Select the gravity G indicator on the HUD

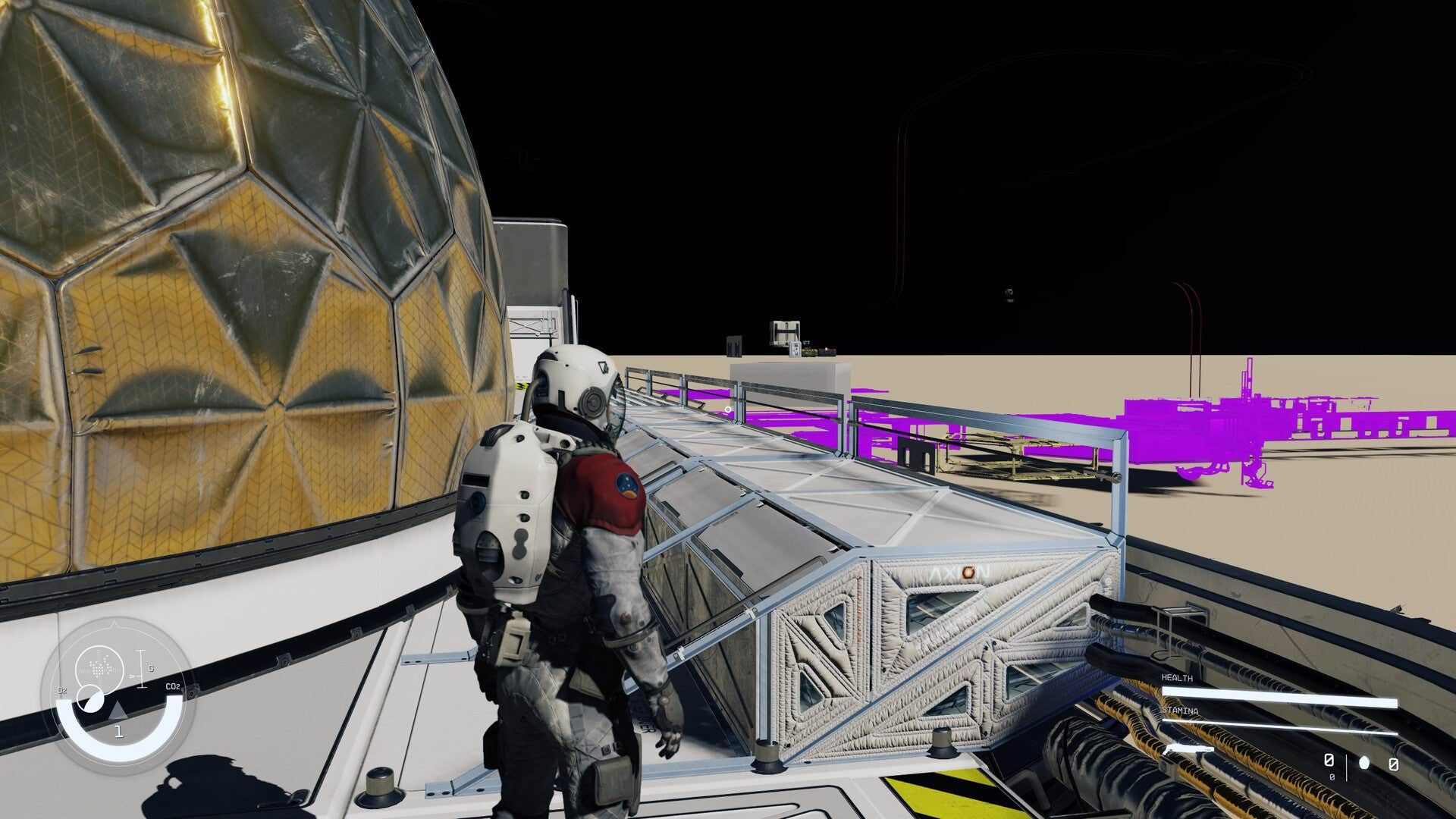tap(151, 668)
